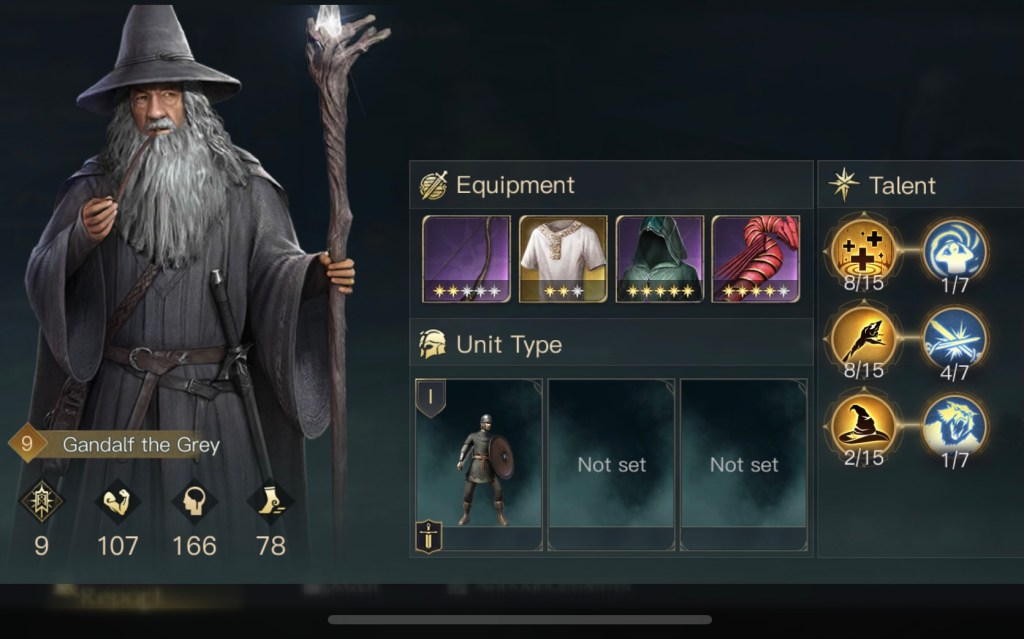Select the tier I infantry unit card

tap(479, 464)
